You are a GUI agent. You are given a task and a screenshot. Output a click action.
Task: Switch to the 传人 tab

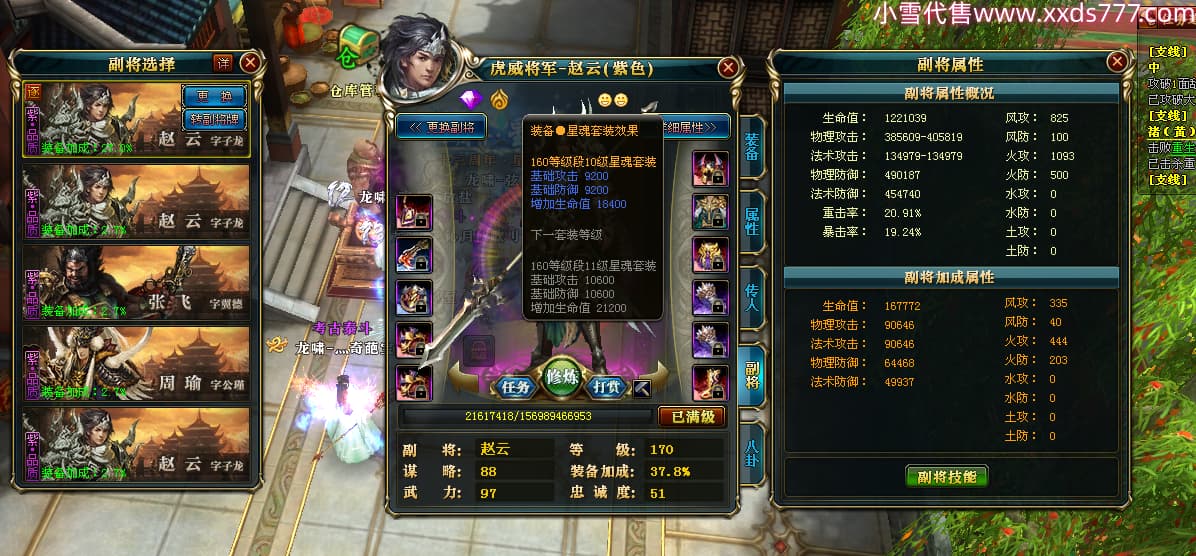[x=752, y=297]
